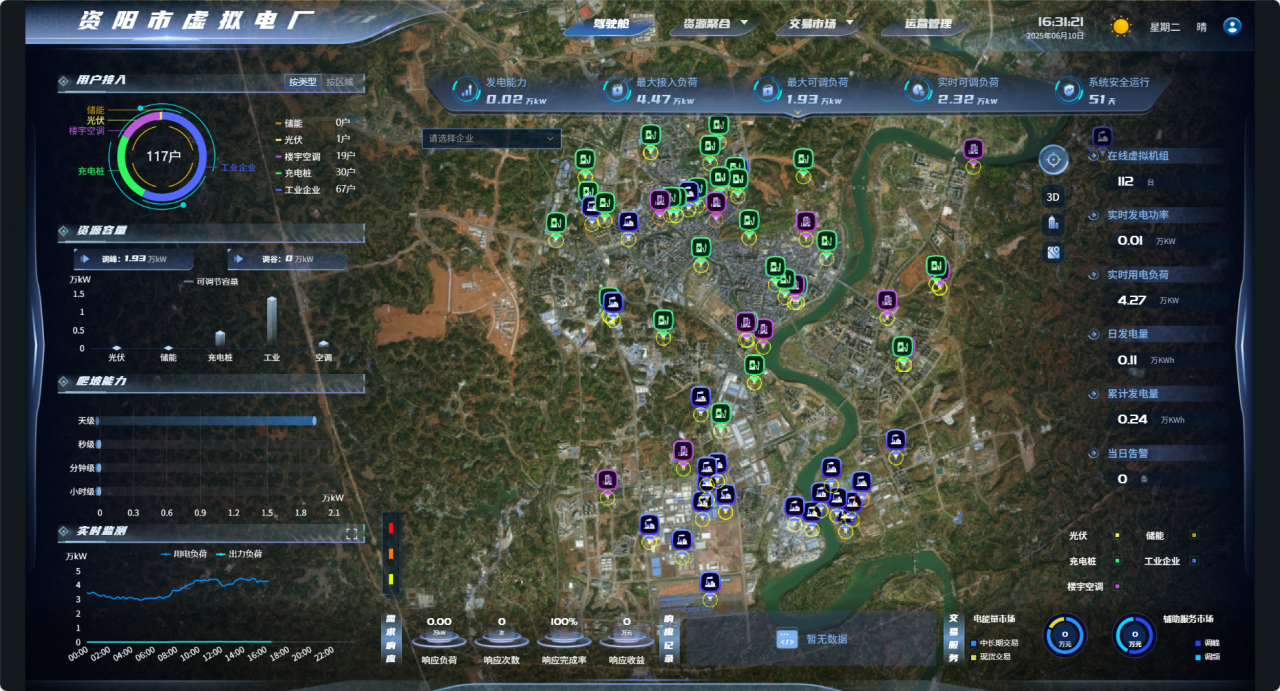Toggle the 可调节容量 legend entry
Screen dimensions: 1280x691
[x=211, y=282]
